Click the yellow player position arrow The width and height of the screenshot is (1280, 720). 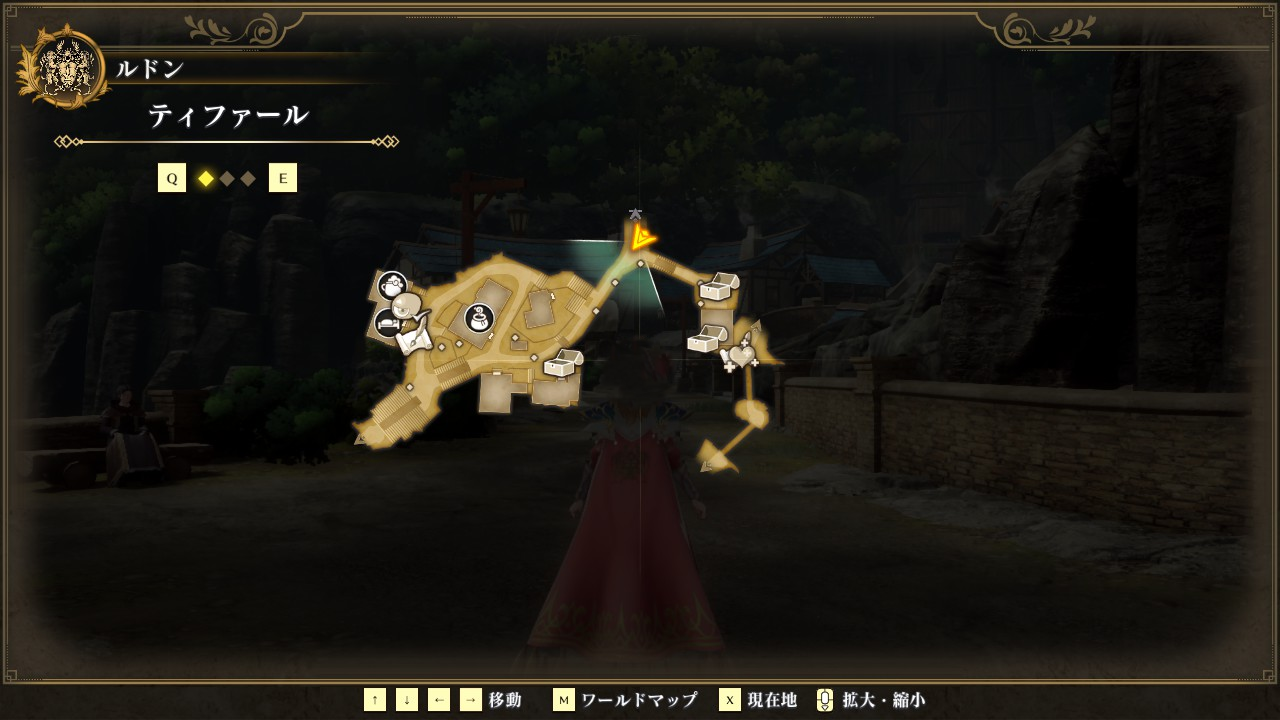(642, 238)
